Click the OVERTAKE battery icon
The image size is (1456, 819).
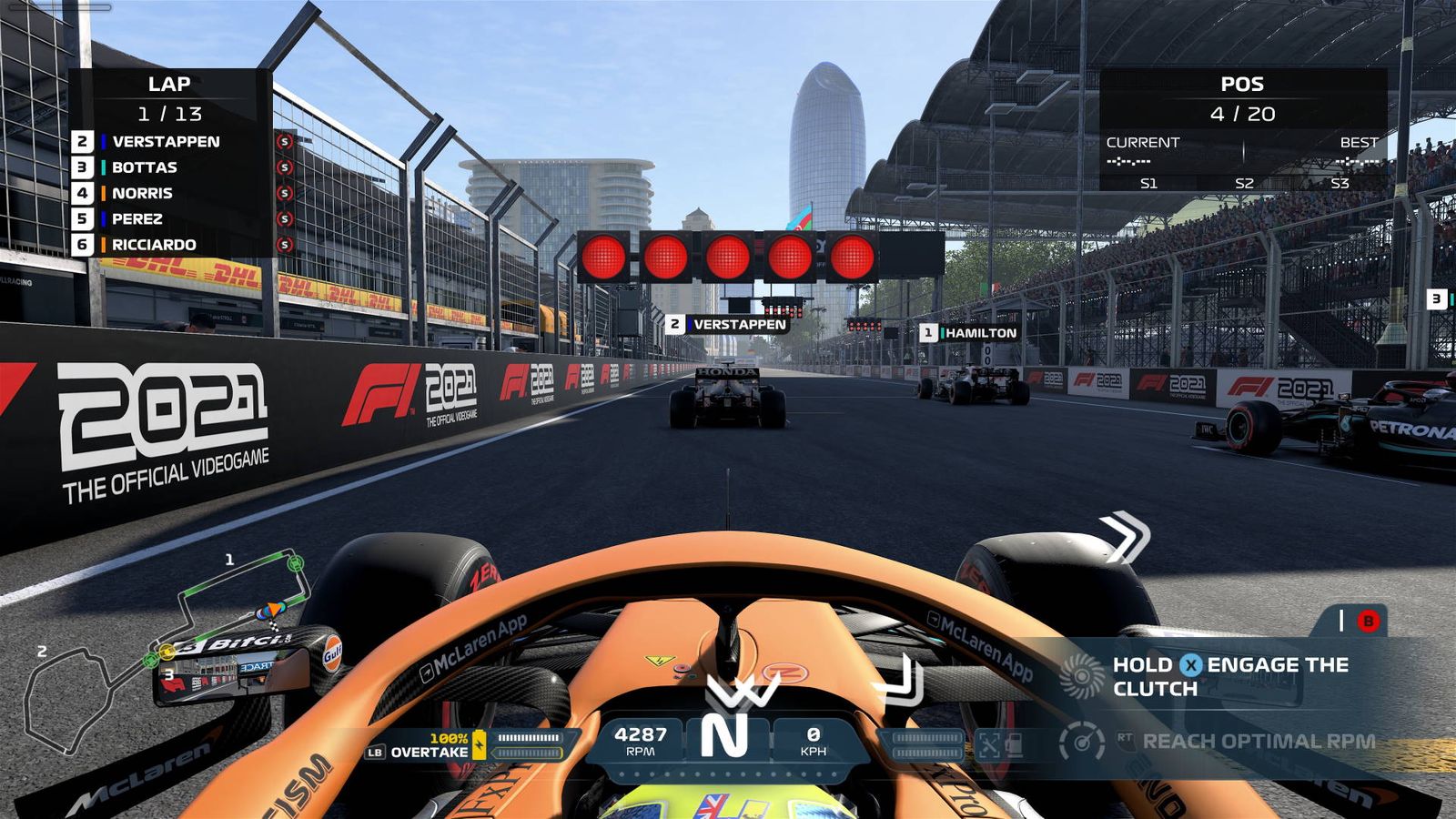click(x=480, y=744)
